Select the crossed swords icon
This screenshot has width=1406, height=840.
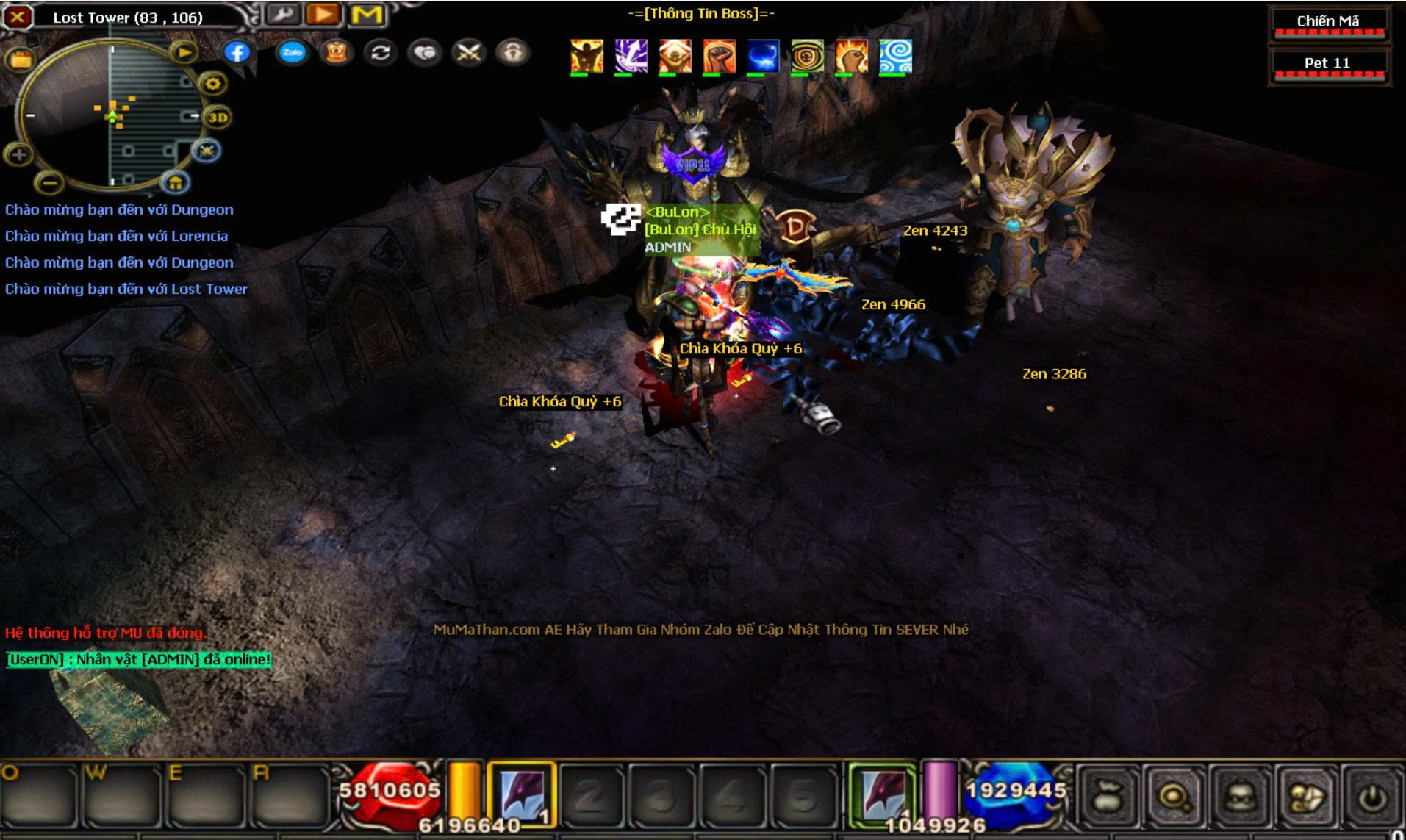pyautogui.click(x=469, y=52)
